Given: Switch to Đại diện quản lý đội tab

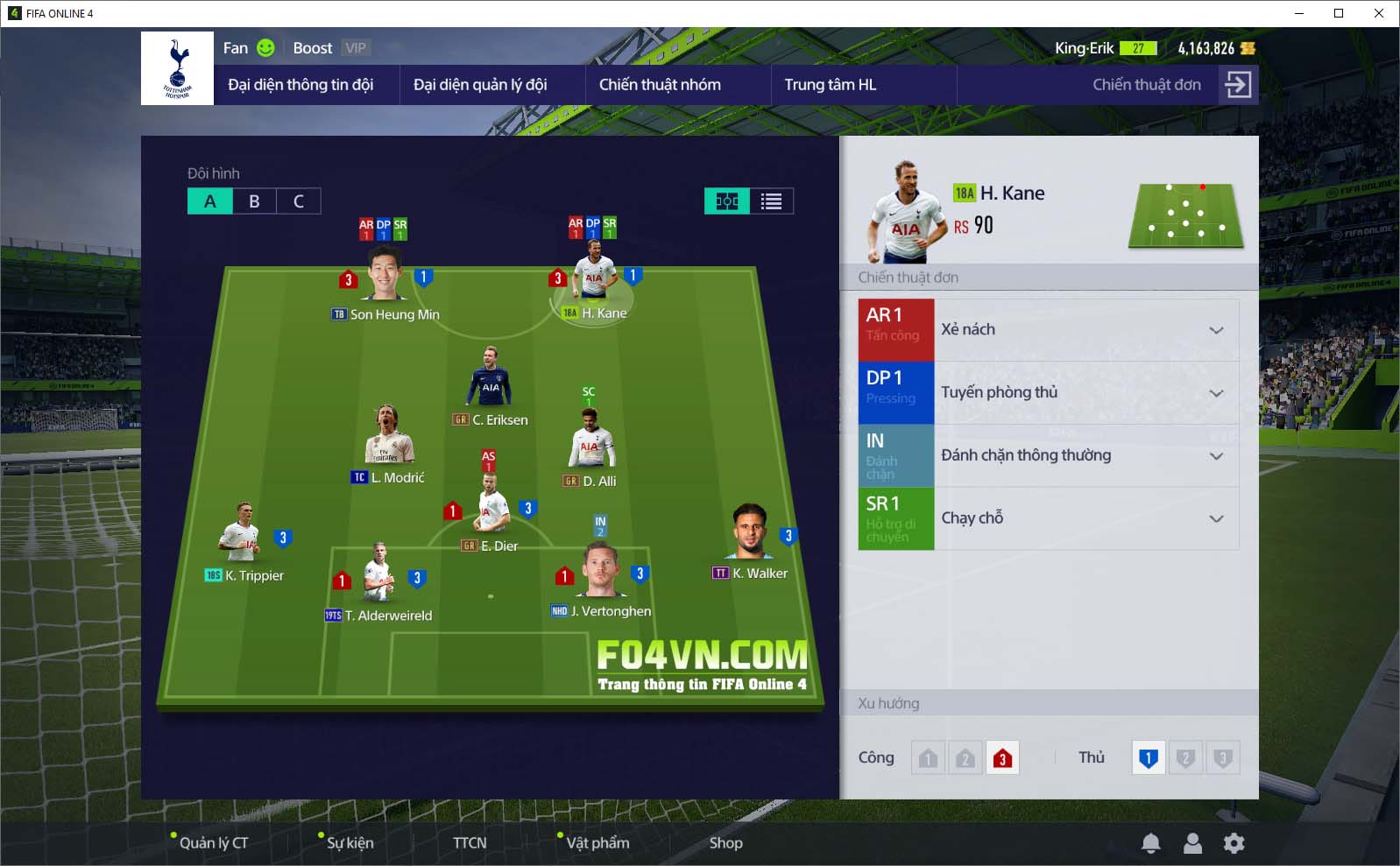Looking at the screenshot, I should (x=480, y=85).
